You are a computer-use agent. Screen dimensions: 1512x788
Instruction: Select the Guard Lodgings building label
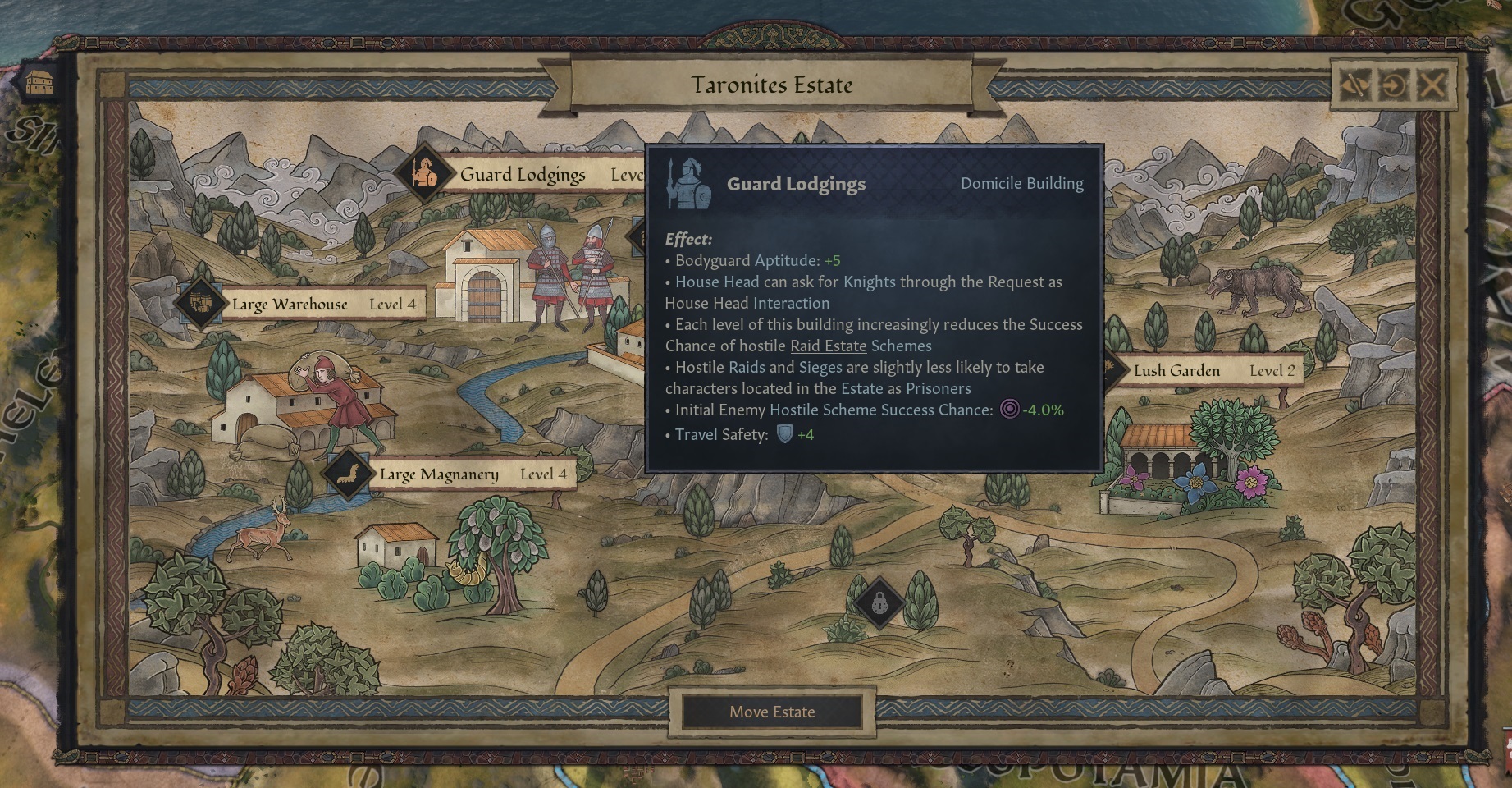click(523, 175)
